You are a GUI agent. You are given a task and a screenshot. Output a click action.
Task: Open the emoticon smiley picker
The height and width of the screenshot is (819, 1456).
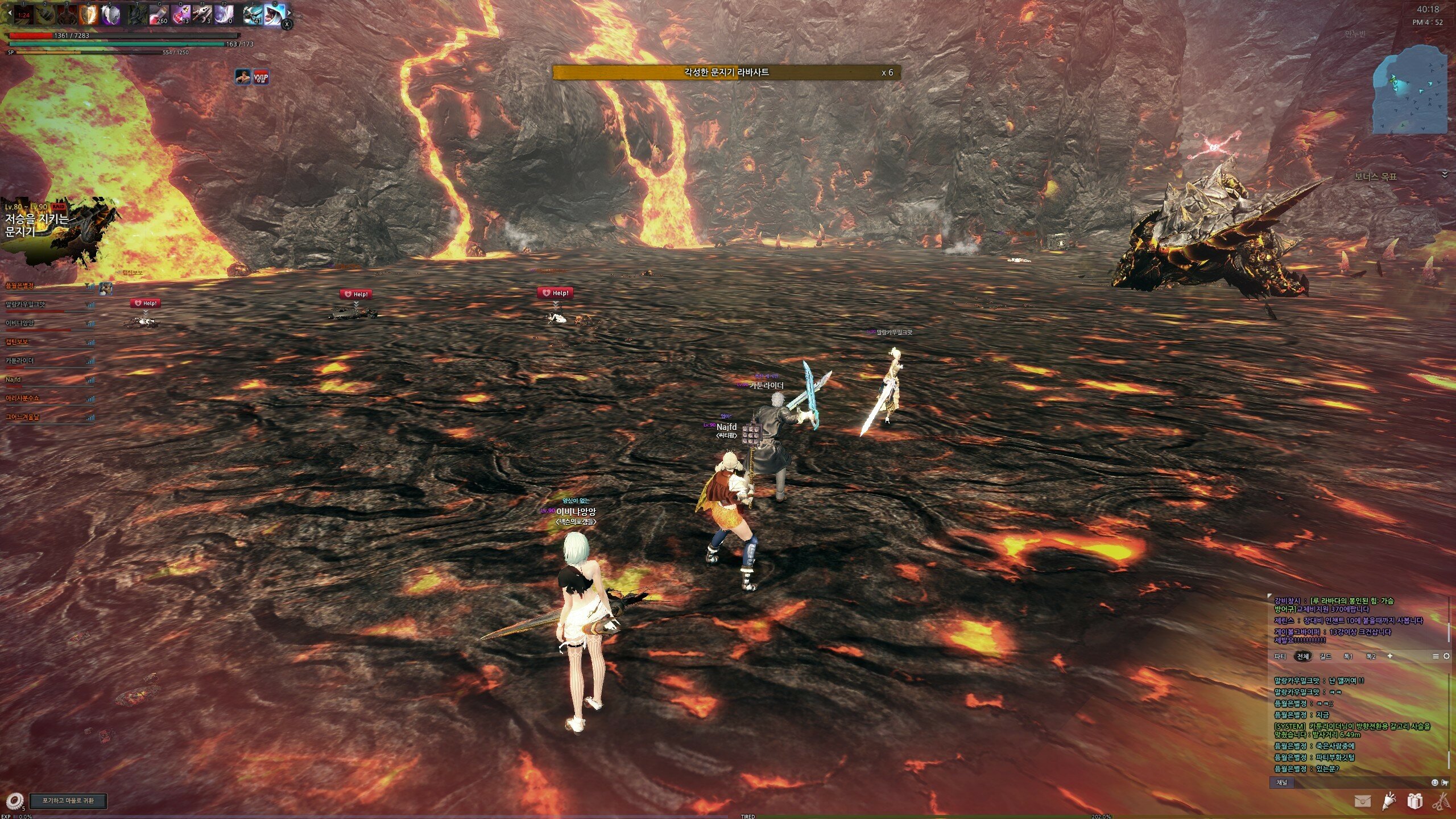click(x=1434, y=783)
